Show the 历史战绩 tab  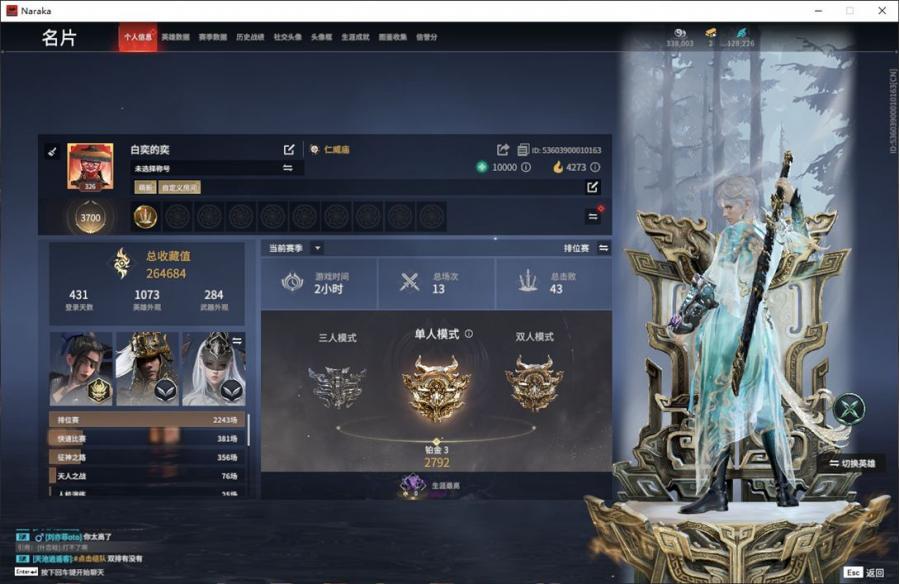250,37
